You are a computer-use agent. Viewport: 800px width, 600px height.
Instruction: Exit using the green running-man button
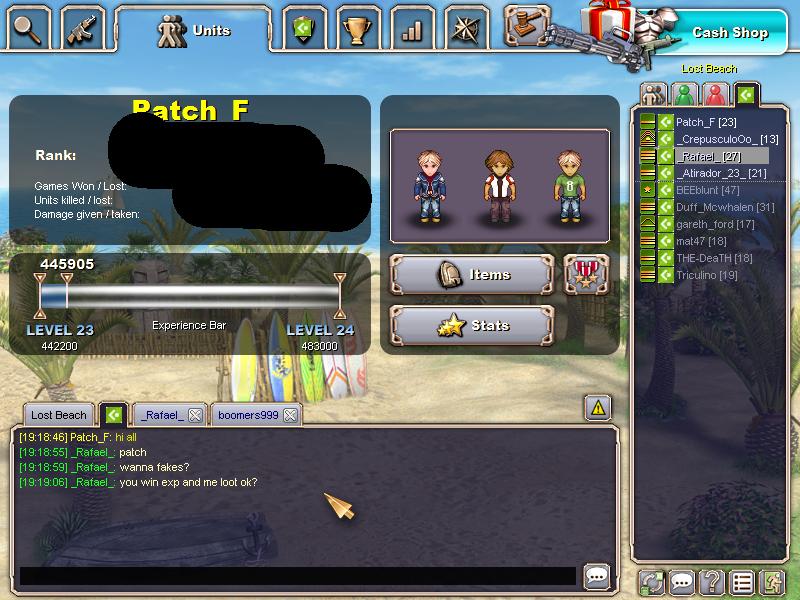click(771, 581)
